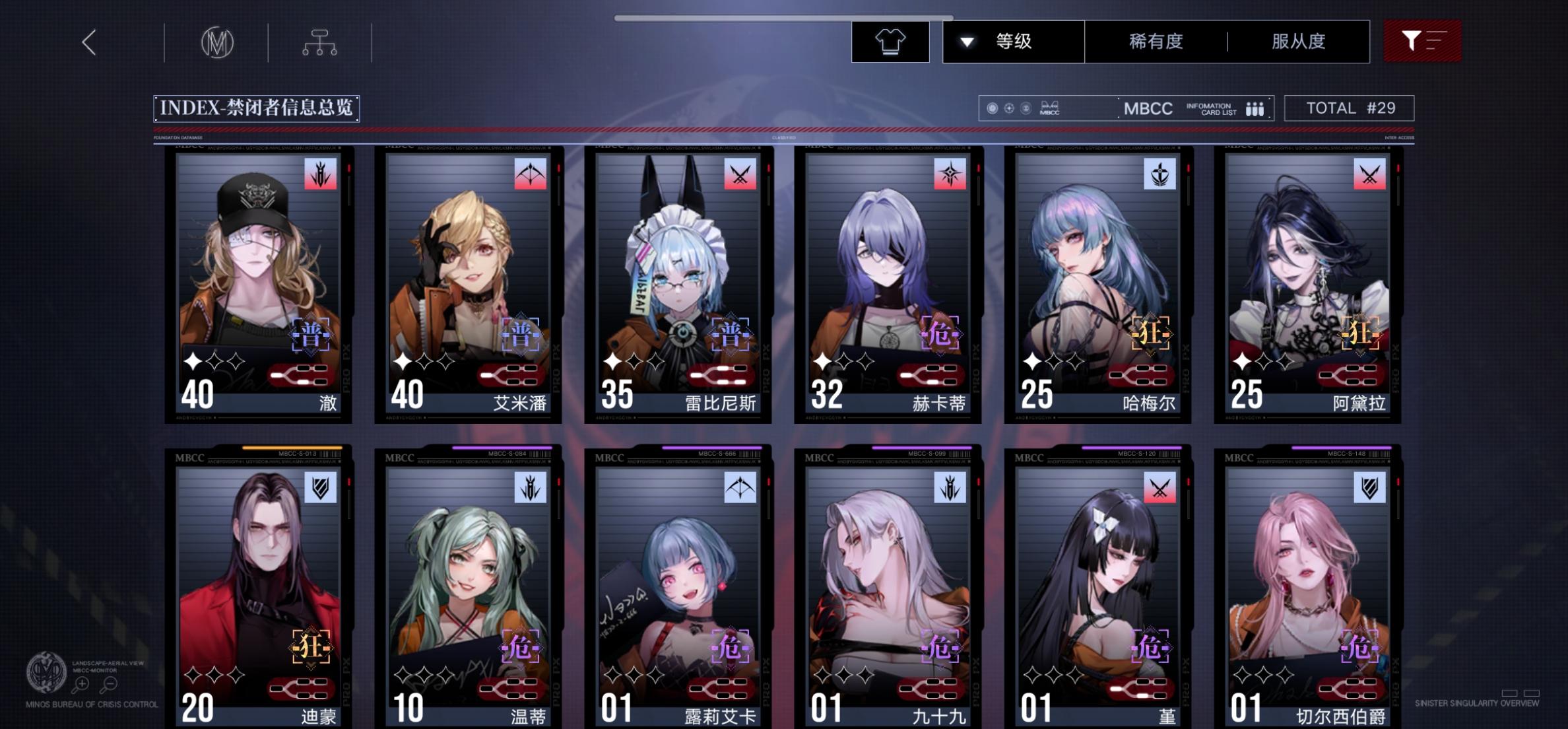Select the org-chart tree icon next to emblem

pos(321,41)
